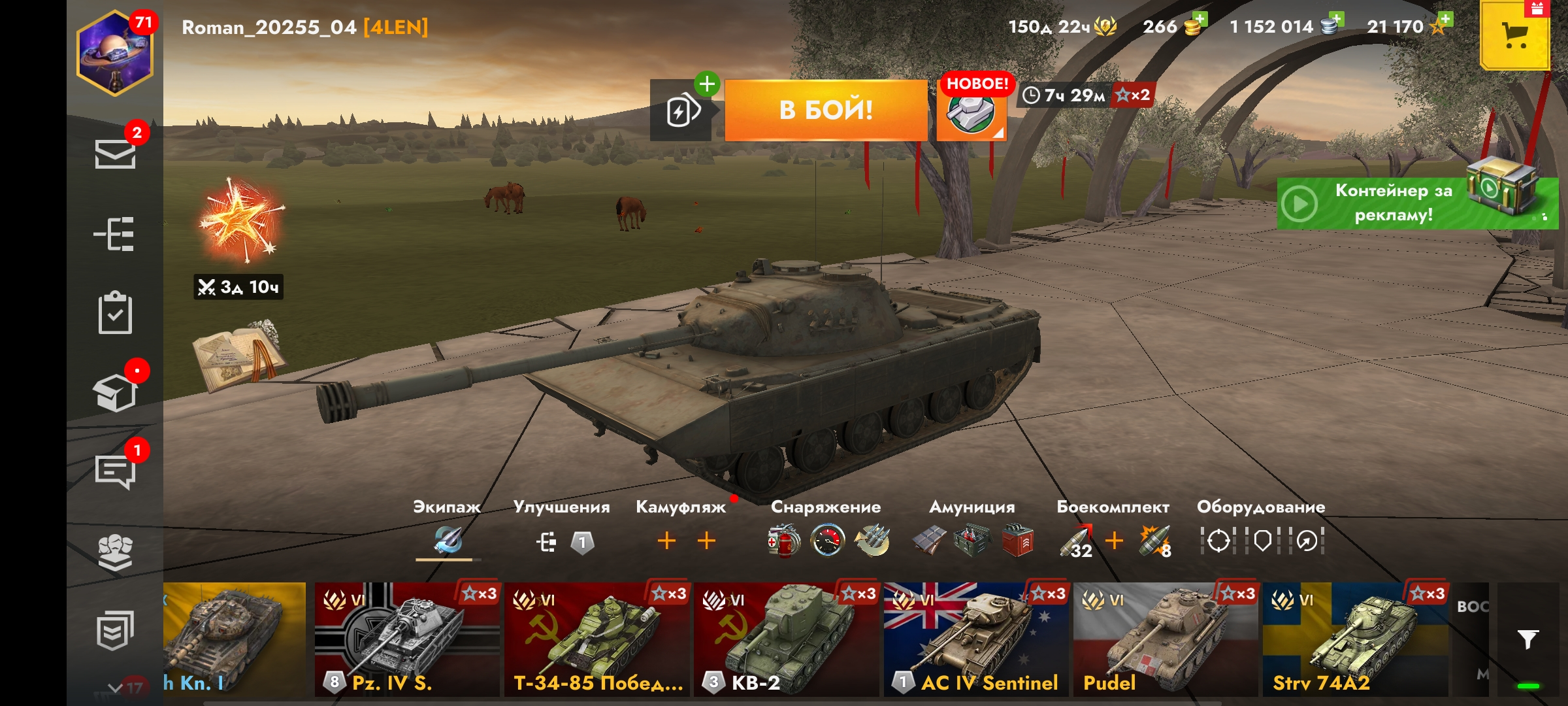Pick the Pudel tank
The width and height of the screenshot is (1568, 706).
1166,639
